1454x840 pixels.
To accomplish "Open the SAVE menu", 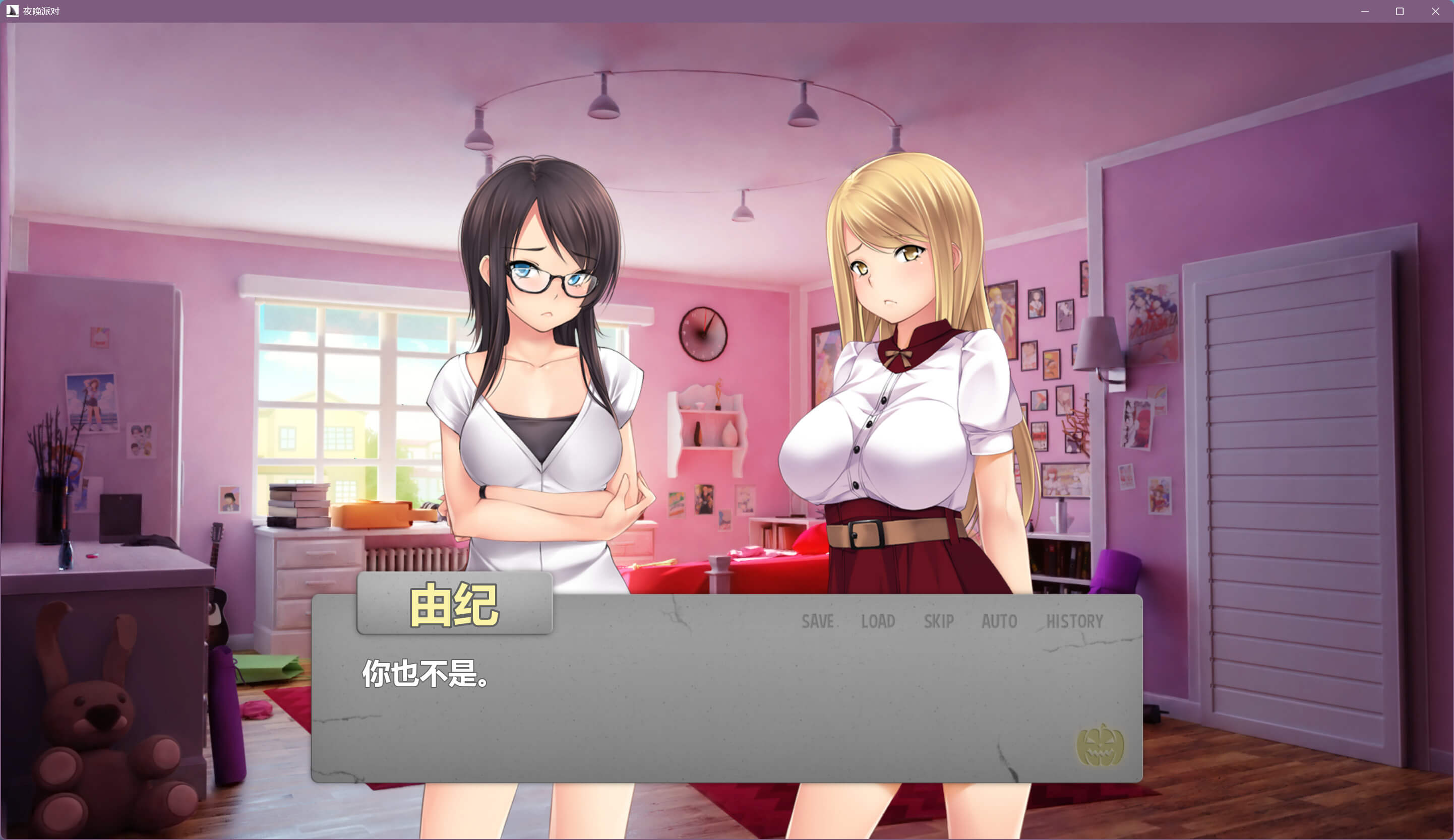I will (x=817, y=621).
